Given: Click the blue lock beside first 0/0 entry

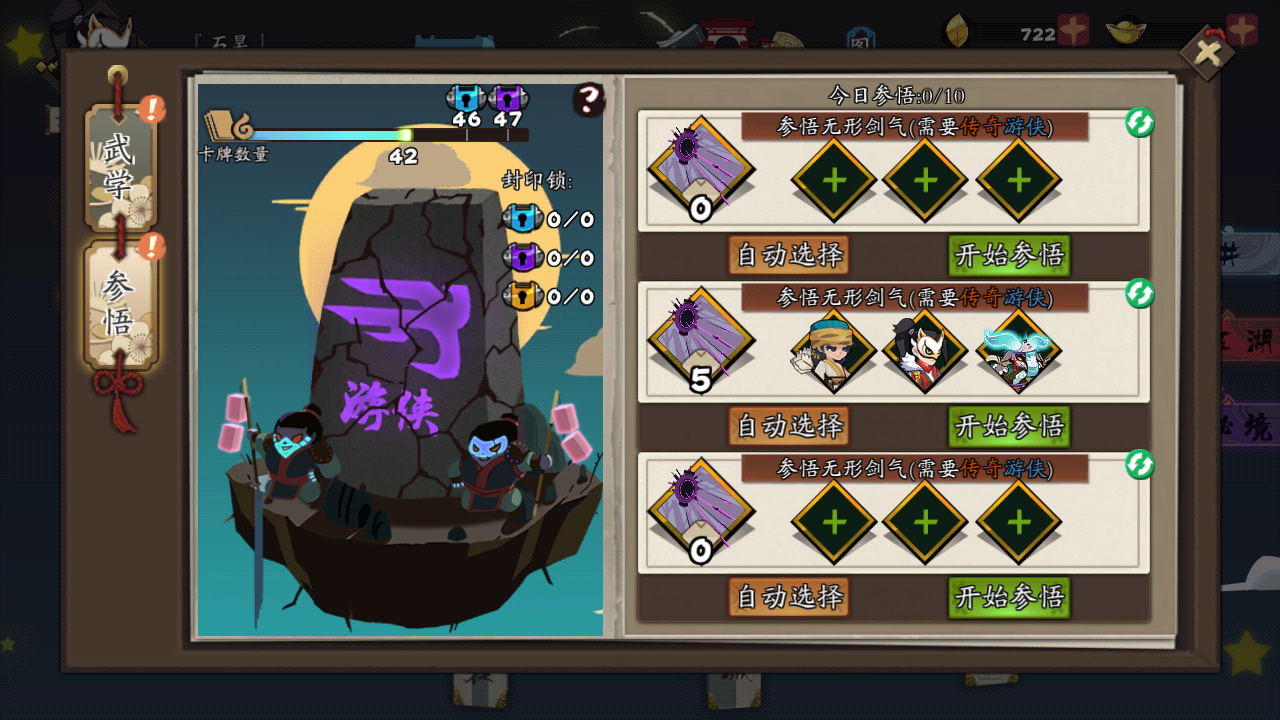Looking at the screenshot, I should point(522,218).
